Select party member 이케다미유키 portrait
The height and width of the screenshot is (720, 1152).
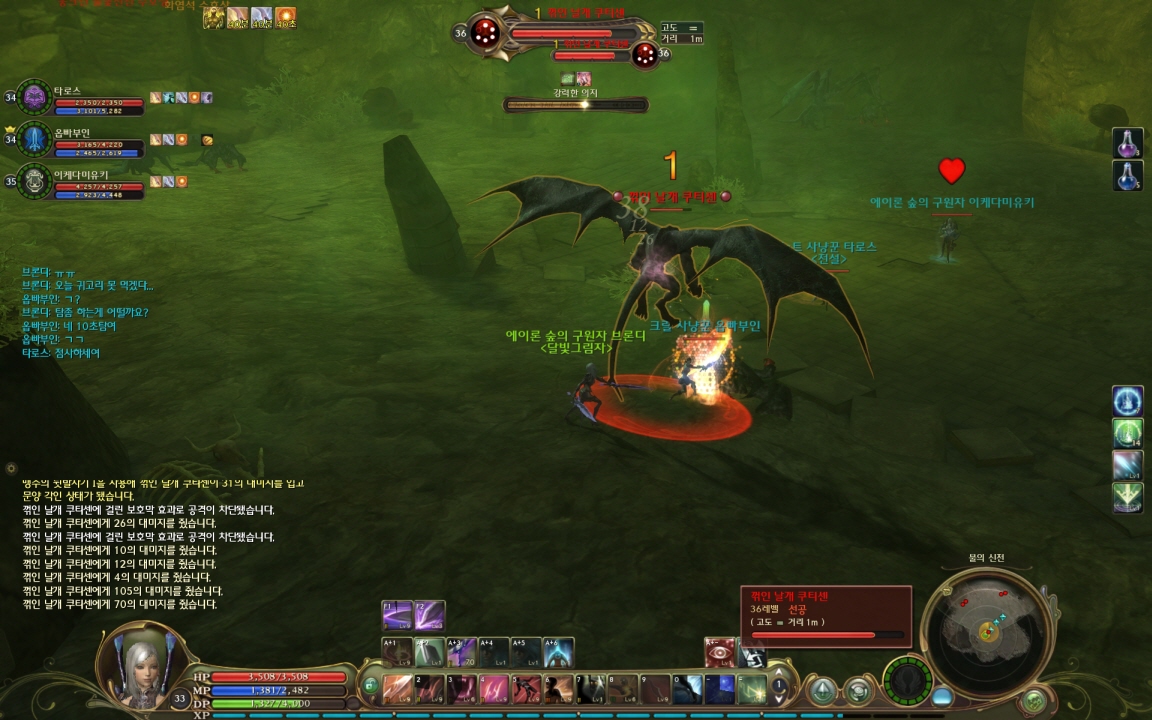pyautogui.click(x=34, y=181)
